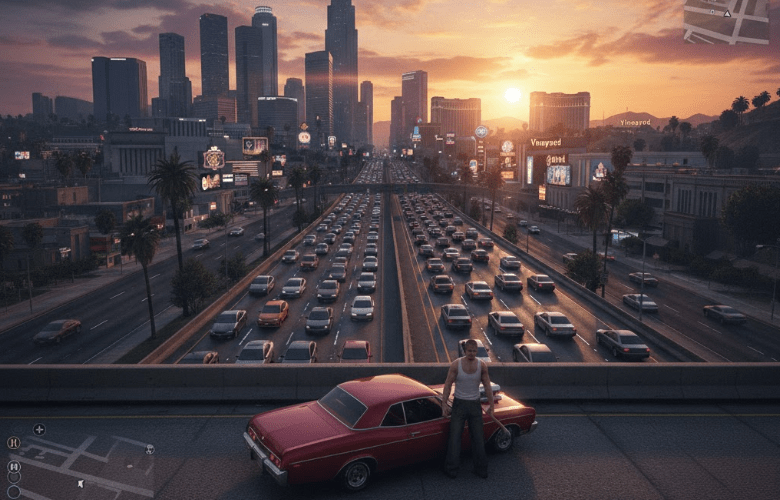Select the empty blue-outlined circle icon
Screen dimensions: 780x500
[x=14, y=492]
